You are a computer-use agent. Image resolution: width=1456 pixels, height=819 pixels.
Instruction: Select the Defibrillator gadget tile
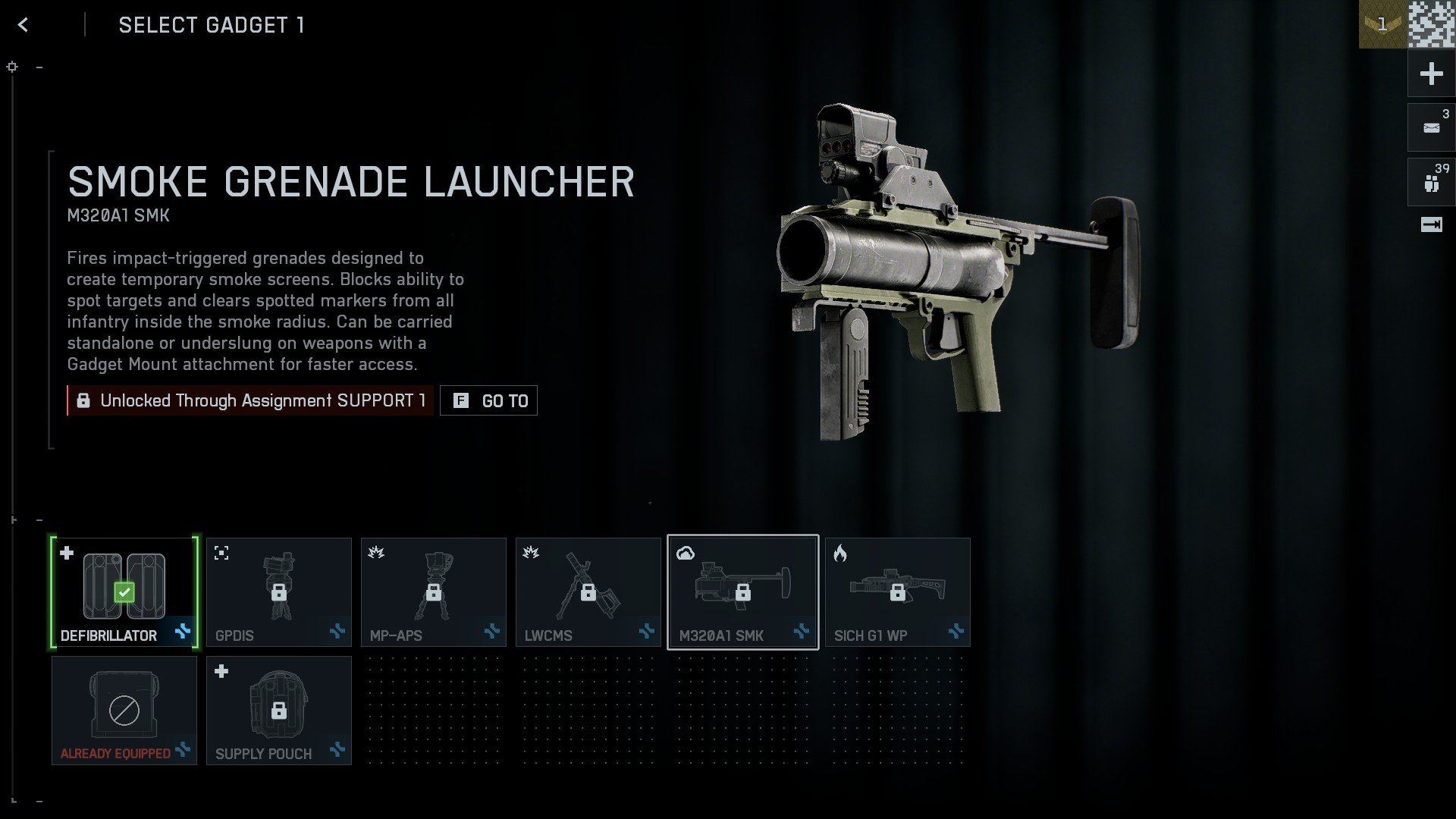pyautogui.click(x=124, y=591)
